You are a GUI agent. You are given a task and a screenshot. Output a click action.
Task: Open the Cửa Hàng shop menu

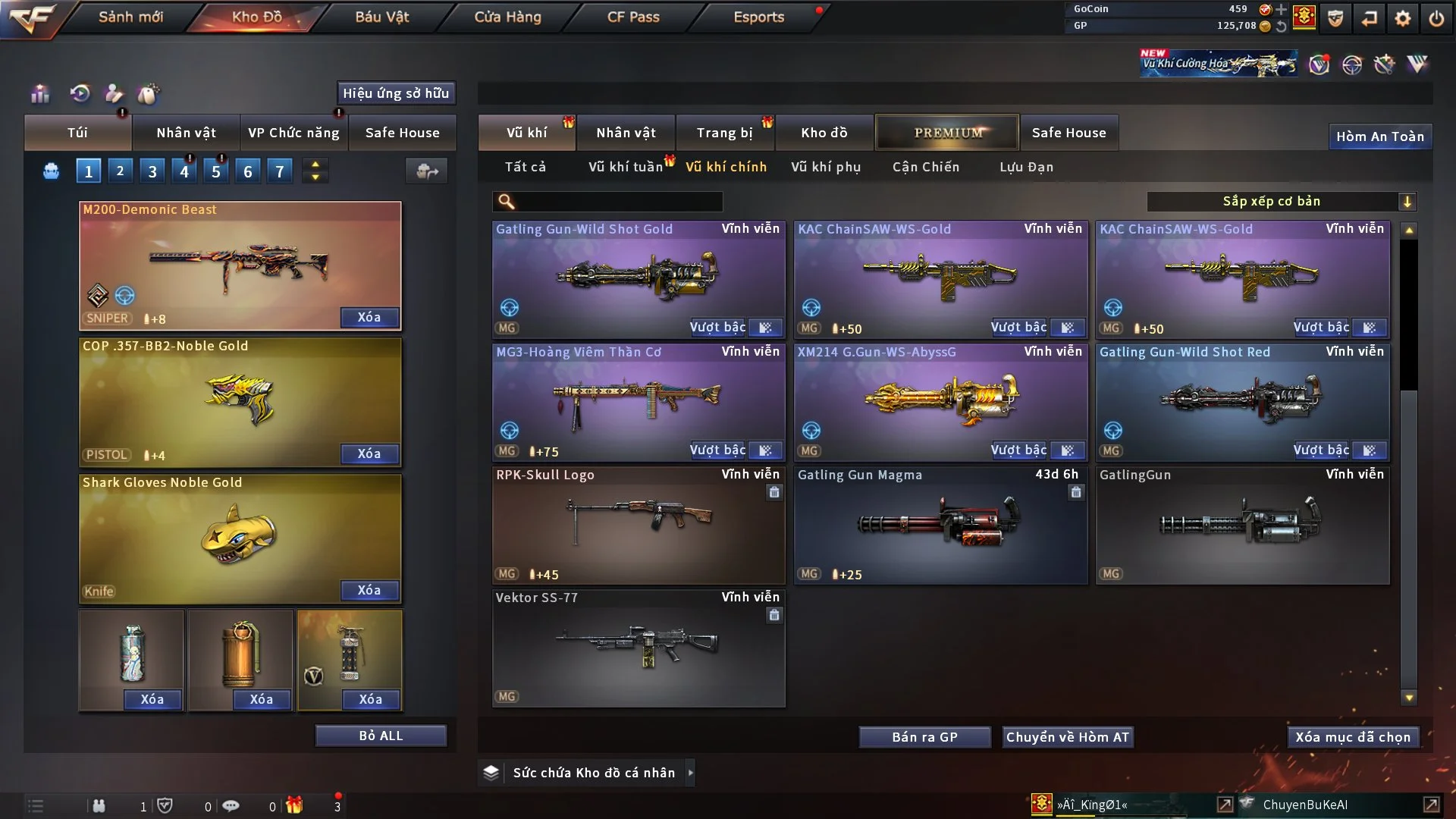507,17
